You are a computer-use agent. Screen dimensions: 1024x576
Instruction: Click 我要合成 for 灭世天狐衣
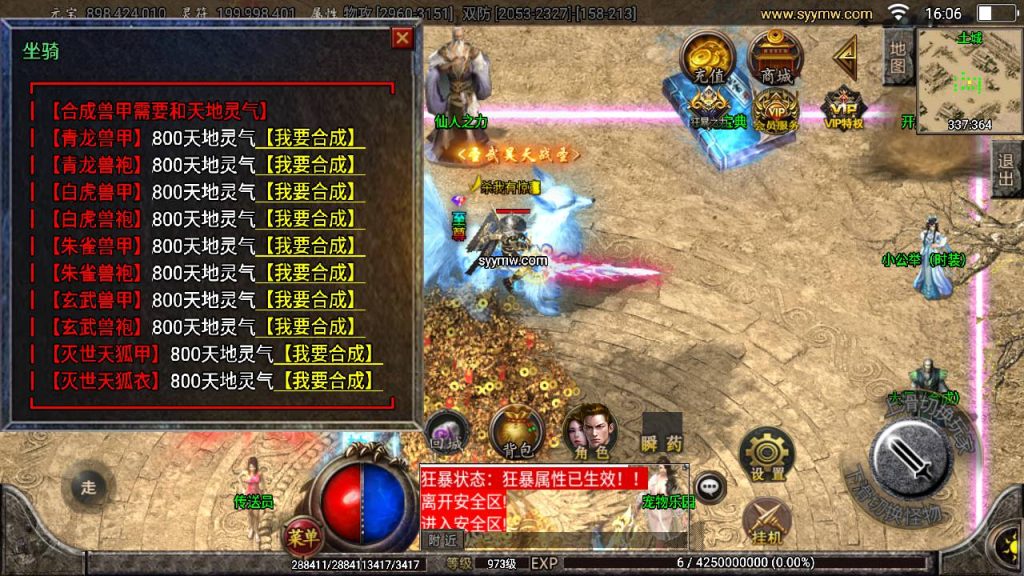click(x=328, y=380)
